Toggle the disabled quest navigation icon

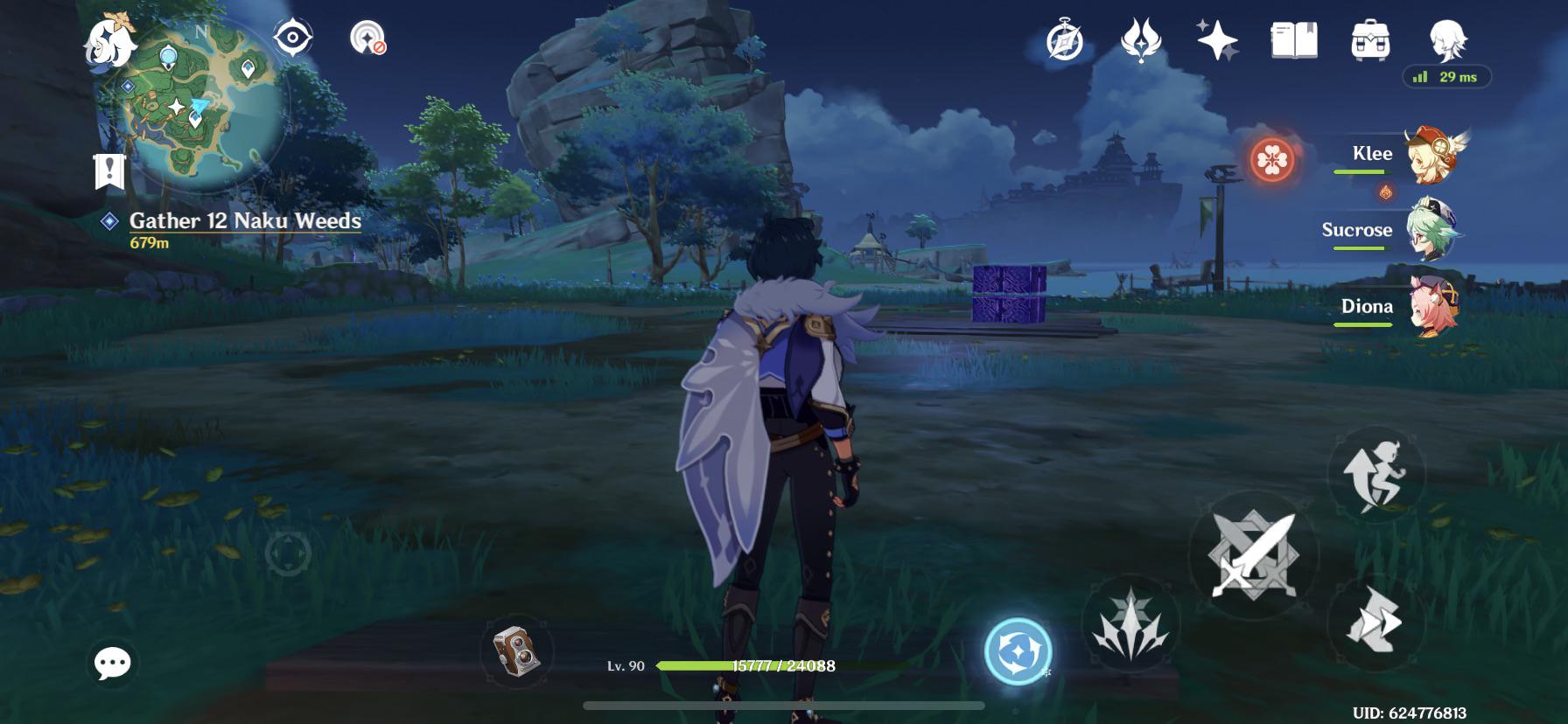click(x=367, y=39)
